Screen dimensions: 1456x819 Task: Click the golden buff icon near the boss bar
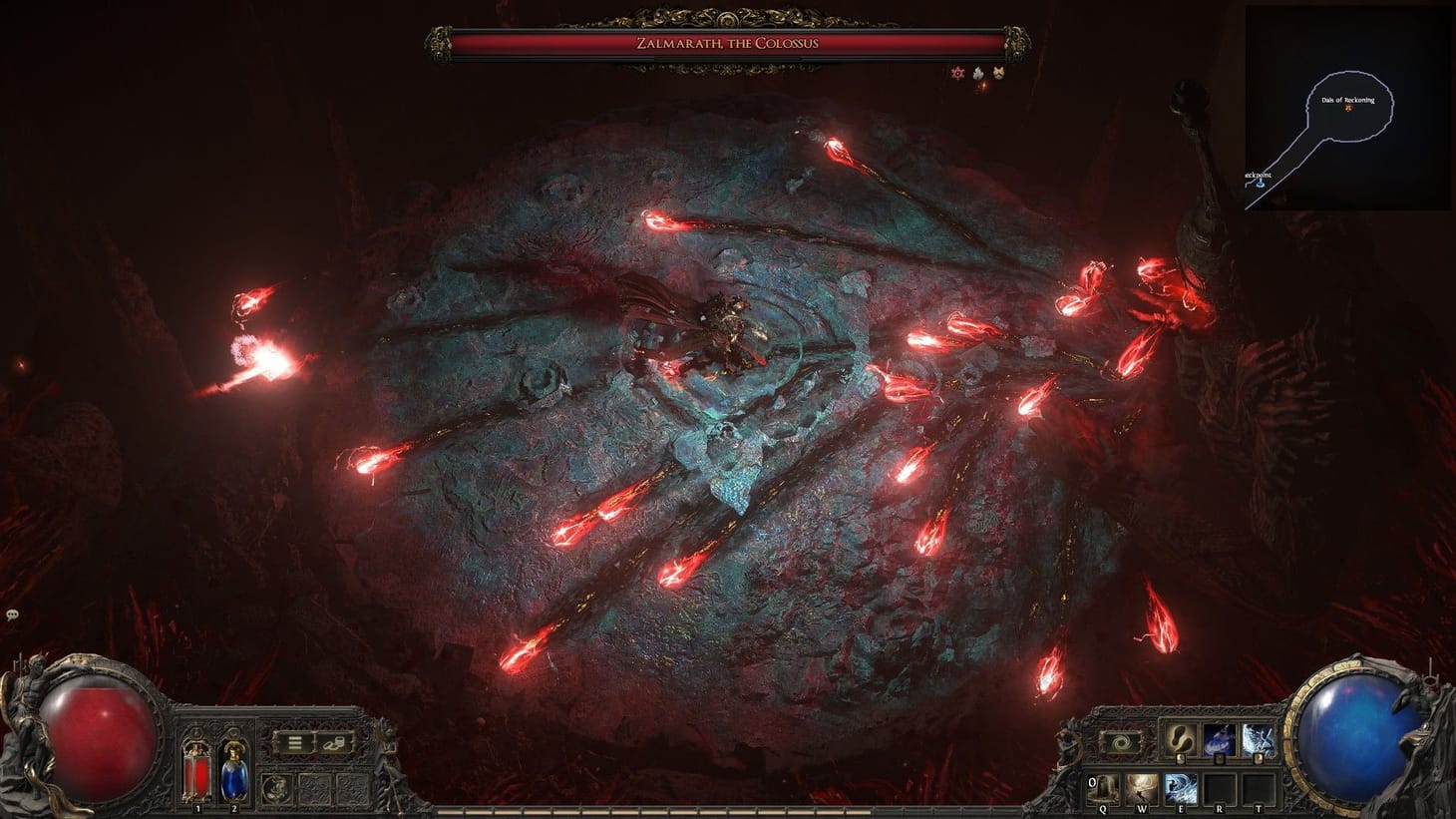point(998,73)
